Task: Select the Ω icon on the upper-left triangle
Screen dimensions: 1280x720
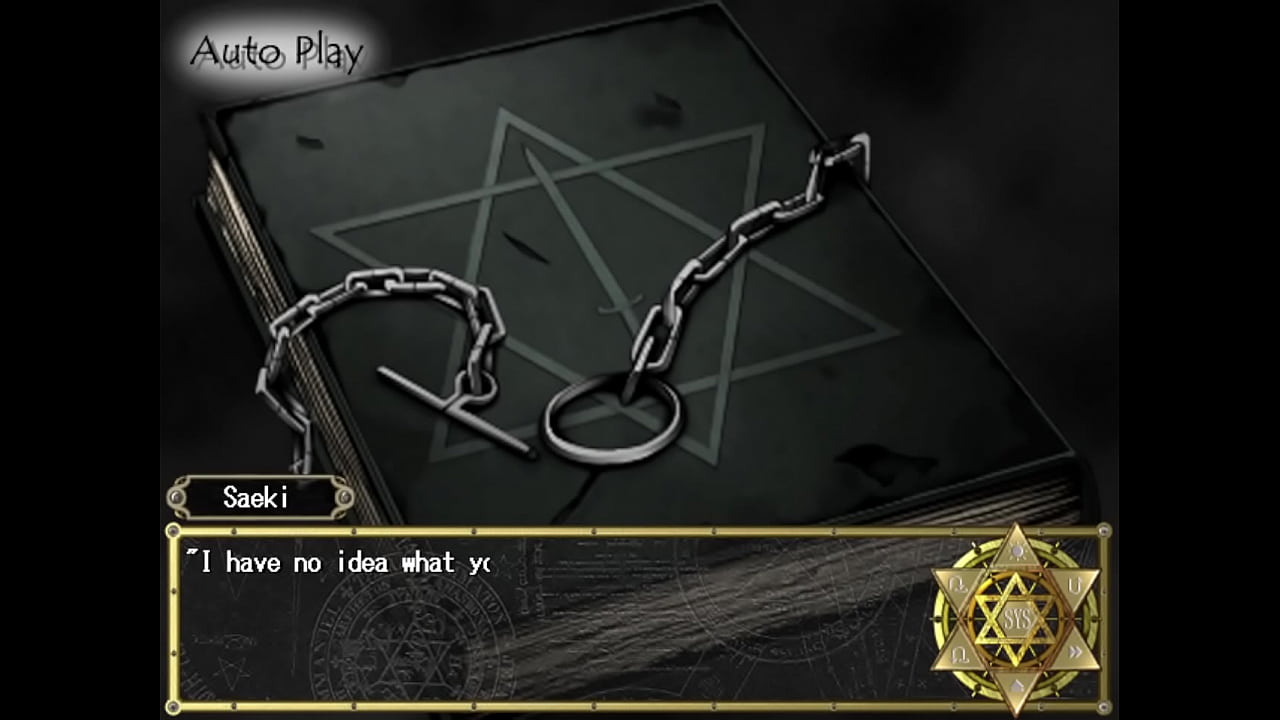Action: (x=957, y=582)
